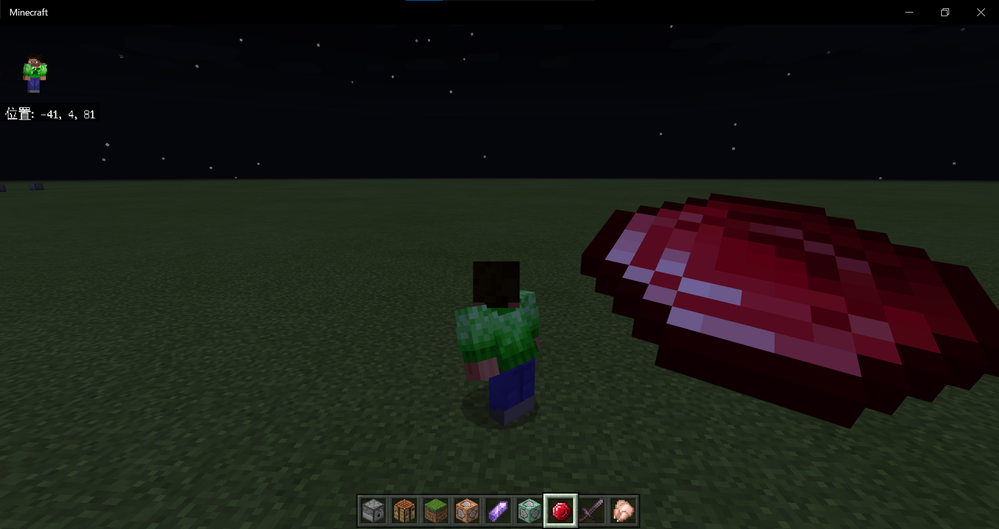Select the teal chain command block slot
This screenshot has height=529, width=999.
coord(528,510)
